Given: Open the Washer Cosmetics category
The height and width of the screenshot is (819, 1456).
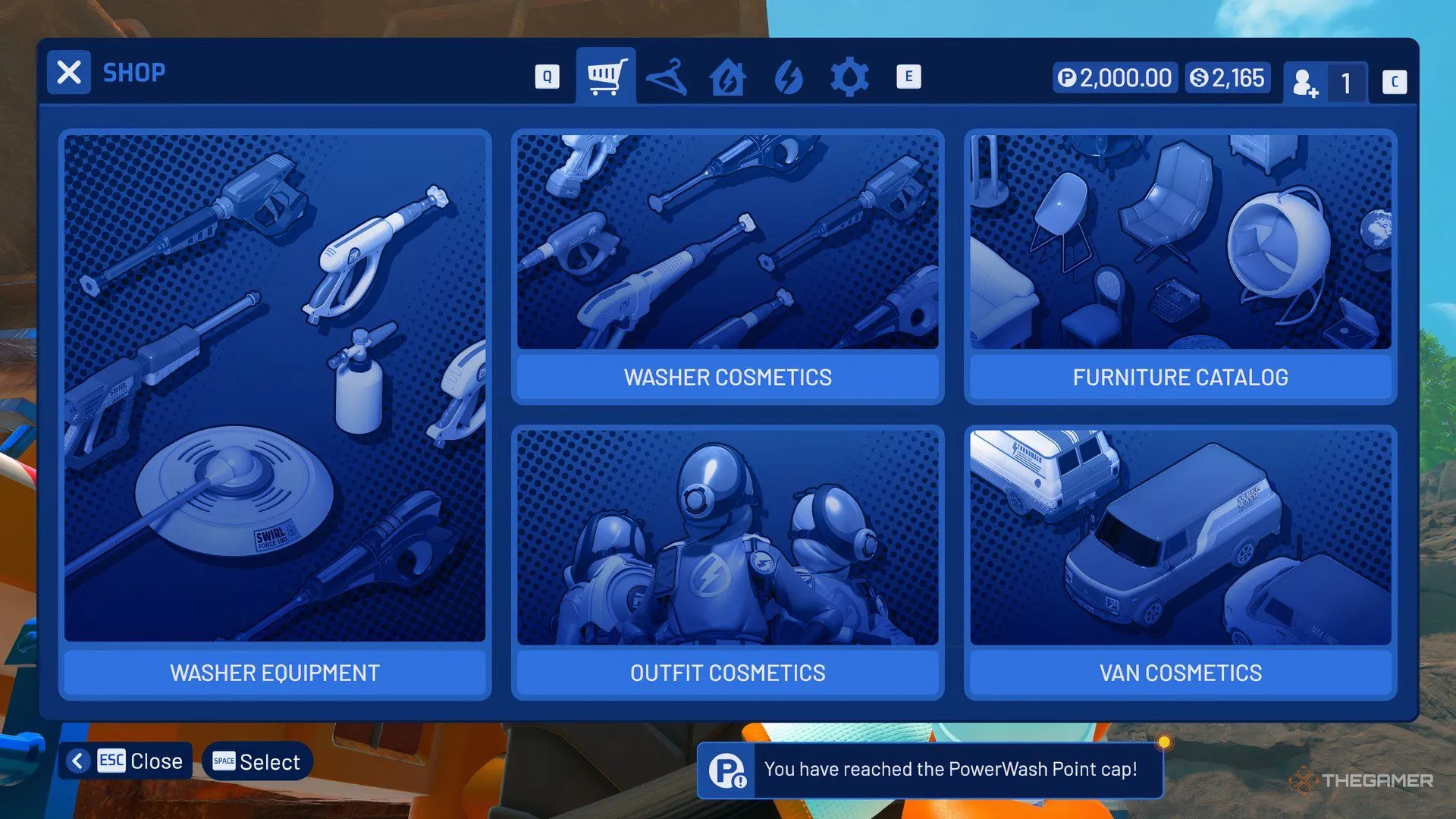Looking at the screenshot, I should click(726, 377).
